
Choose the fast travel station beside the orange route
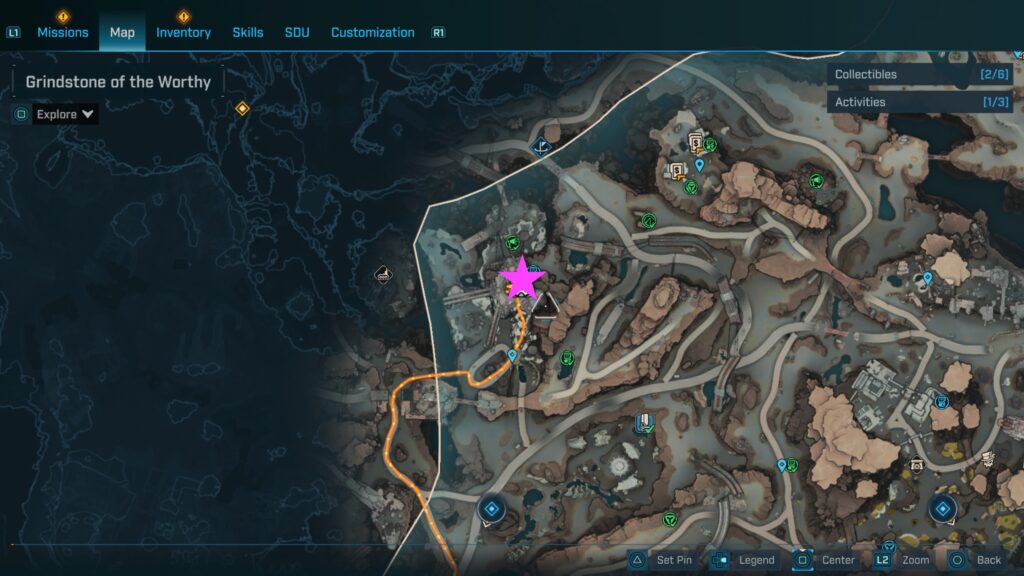[x=490, y=509]
